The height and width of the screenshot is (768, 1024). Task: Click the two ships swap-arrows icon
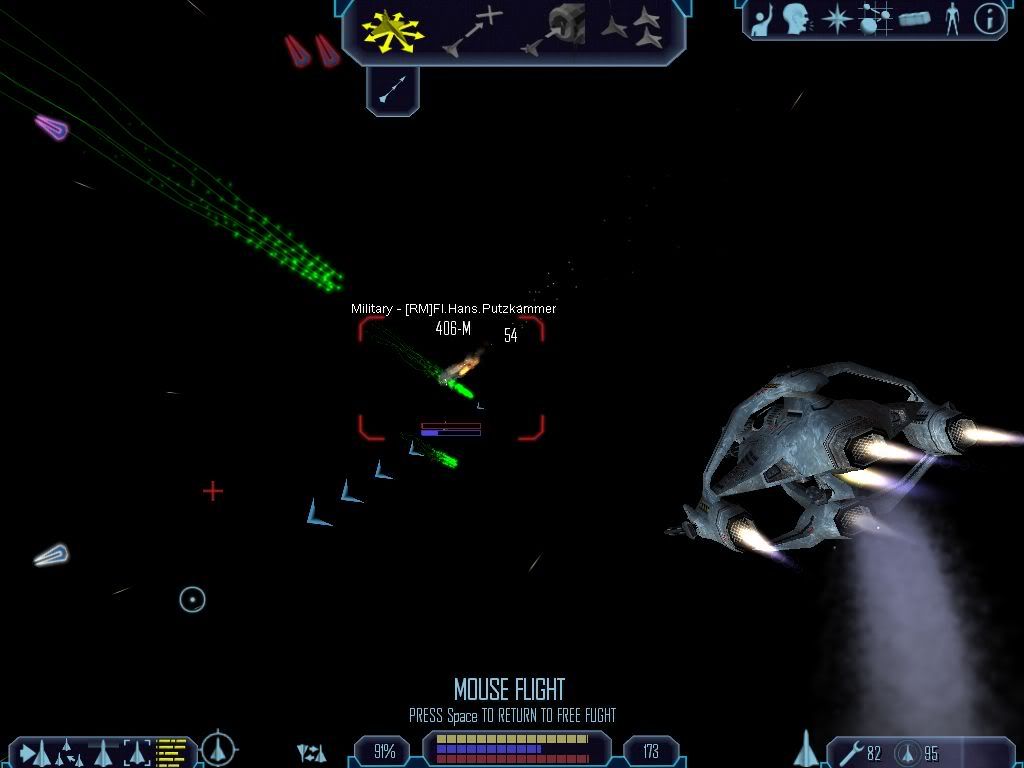click(x=312, y=752)
